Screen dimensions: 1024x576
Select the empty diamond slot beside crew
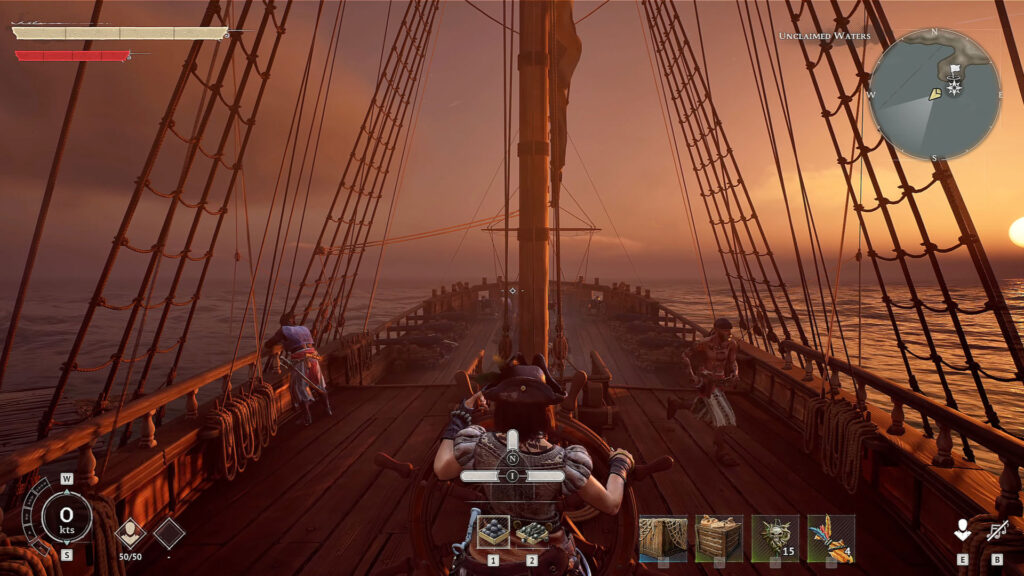(x=168, y=533)
